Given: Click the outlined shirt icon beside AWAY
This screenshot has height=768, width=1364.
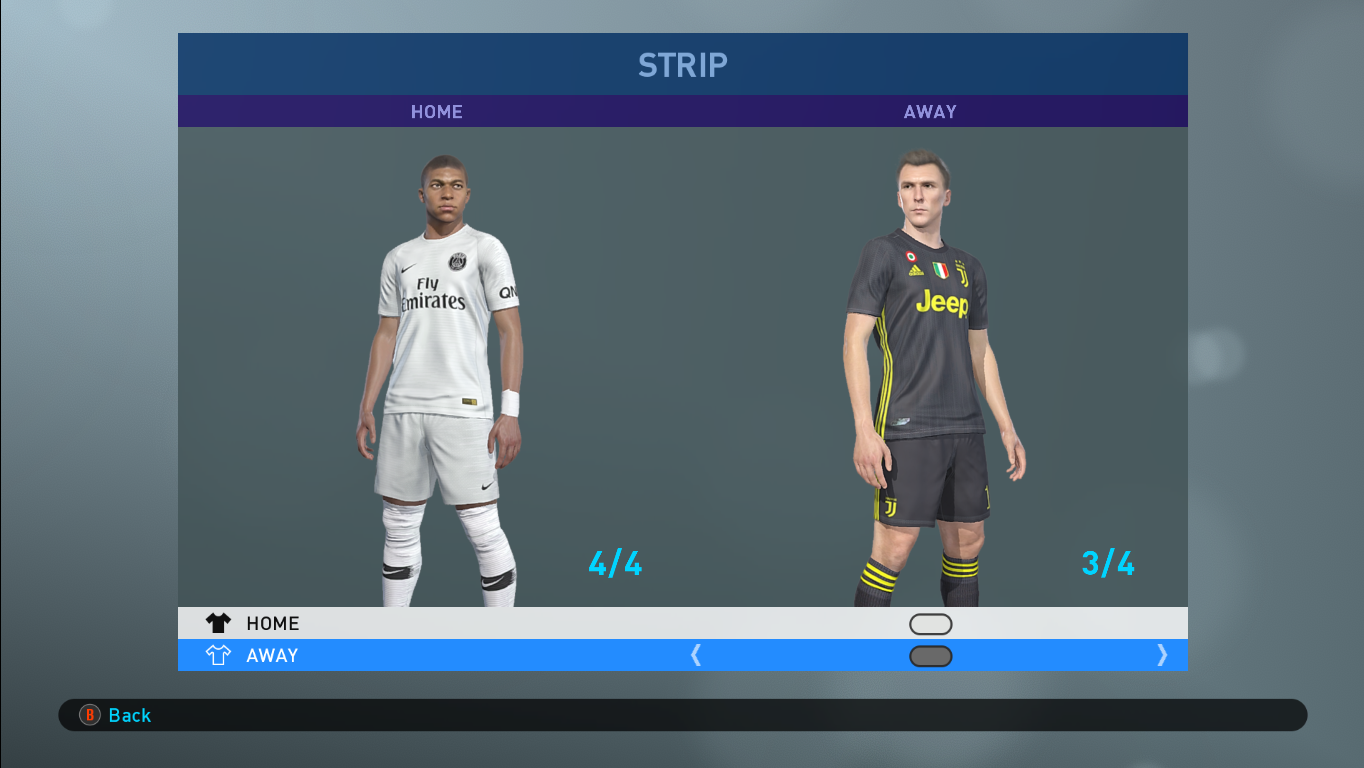Looking at the screenshot, I should (x=216, y=655).
